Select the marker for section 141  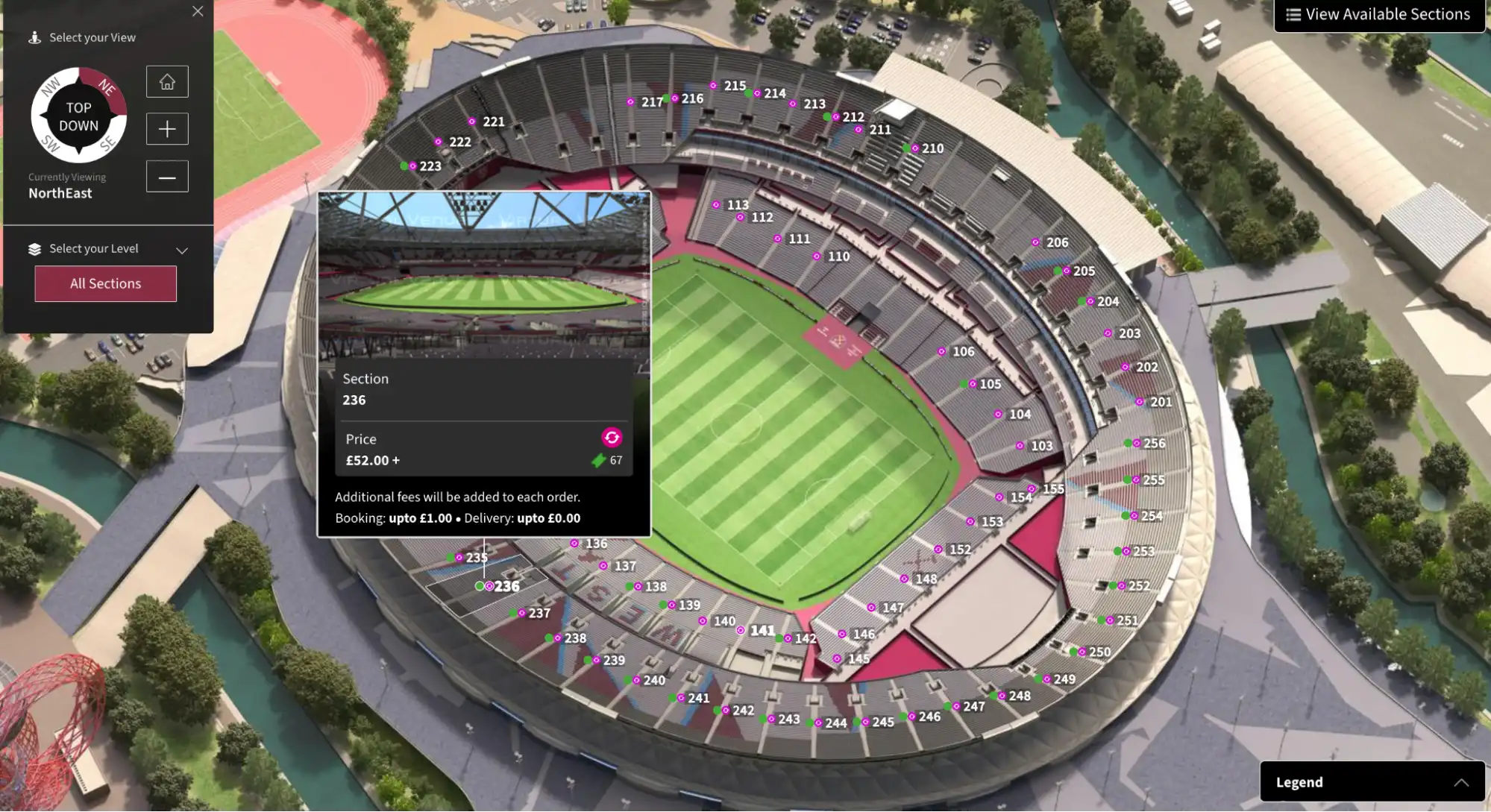click(x=741, y=629)
